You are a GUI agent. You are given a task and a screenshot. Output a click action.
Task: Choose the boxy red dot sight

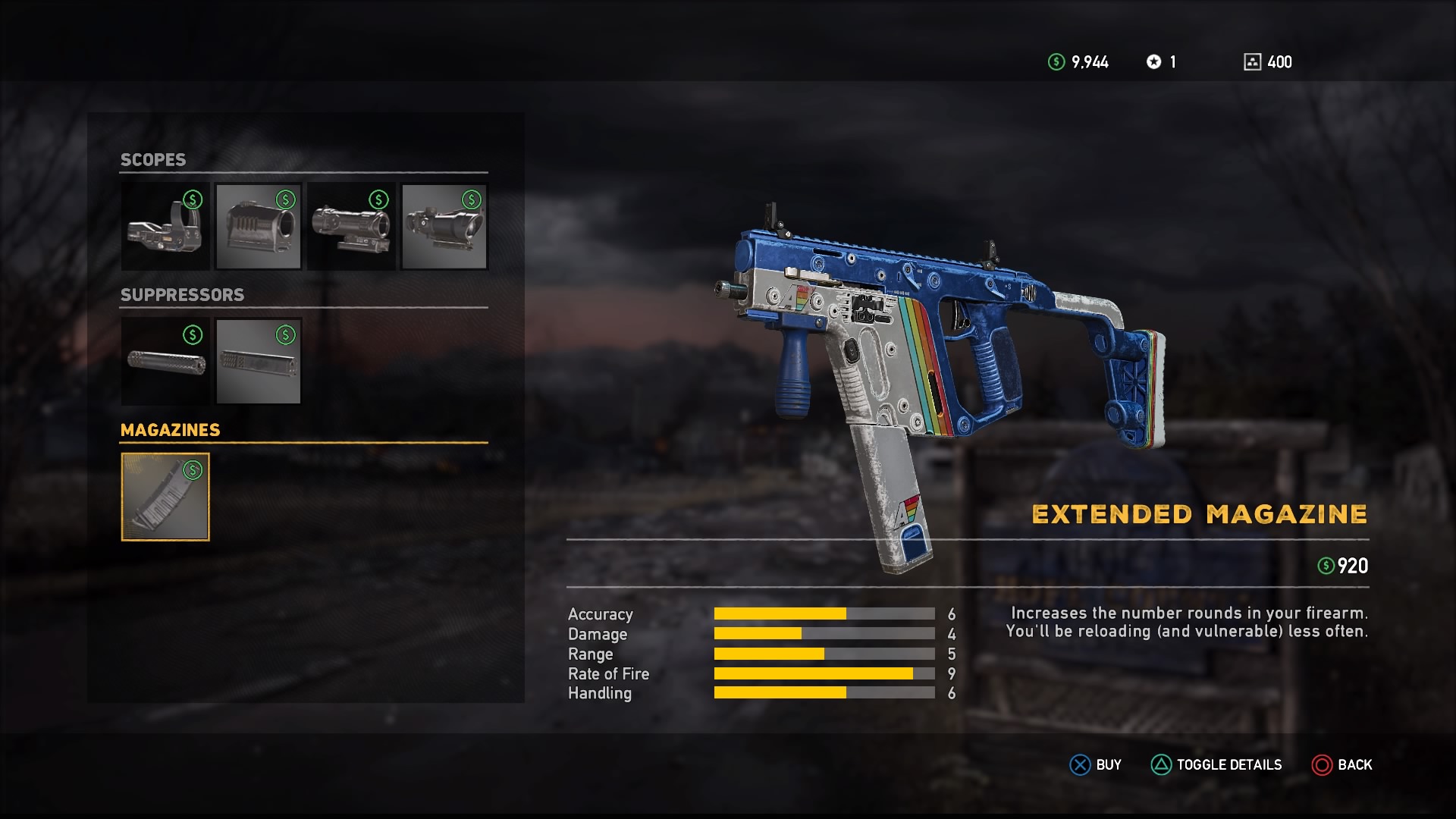pos(259,226)
